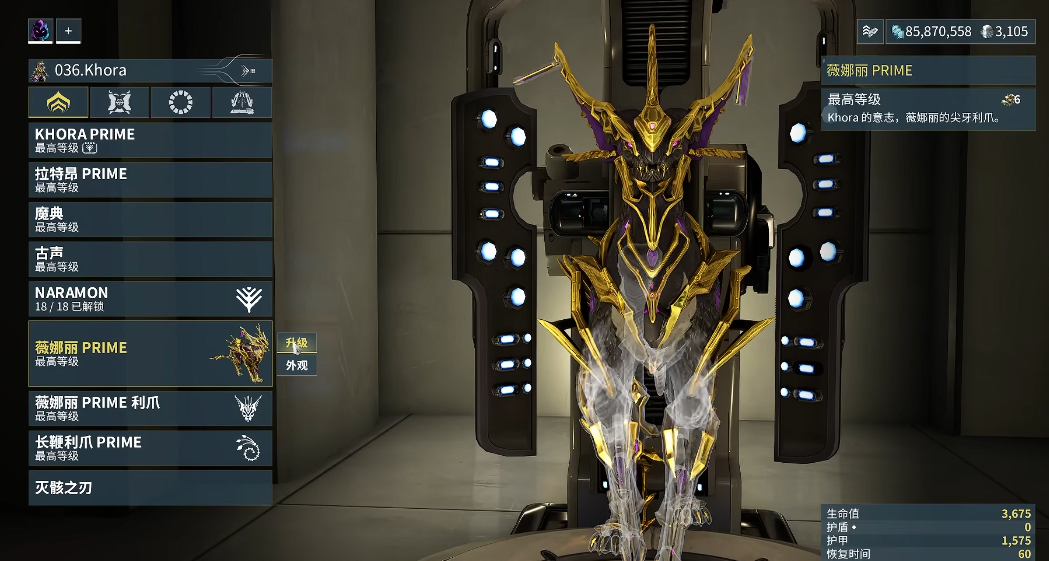1049x561 pixels.
Task: Click the 升级 upgrade button
Action: point(296,344)
